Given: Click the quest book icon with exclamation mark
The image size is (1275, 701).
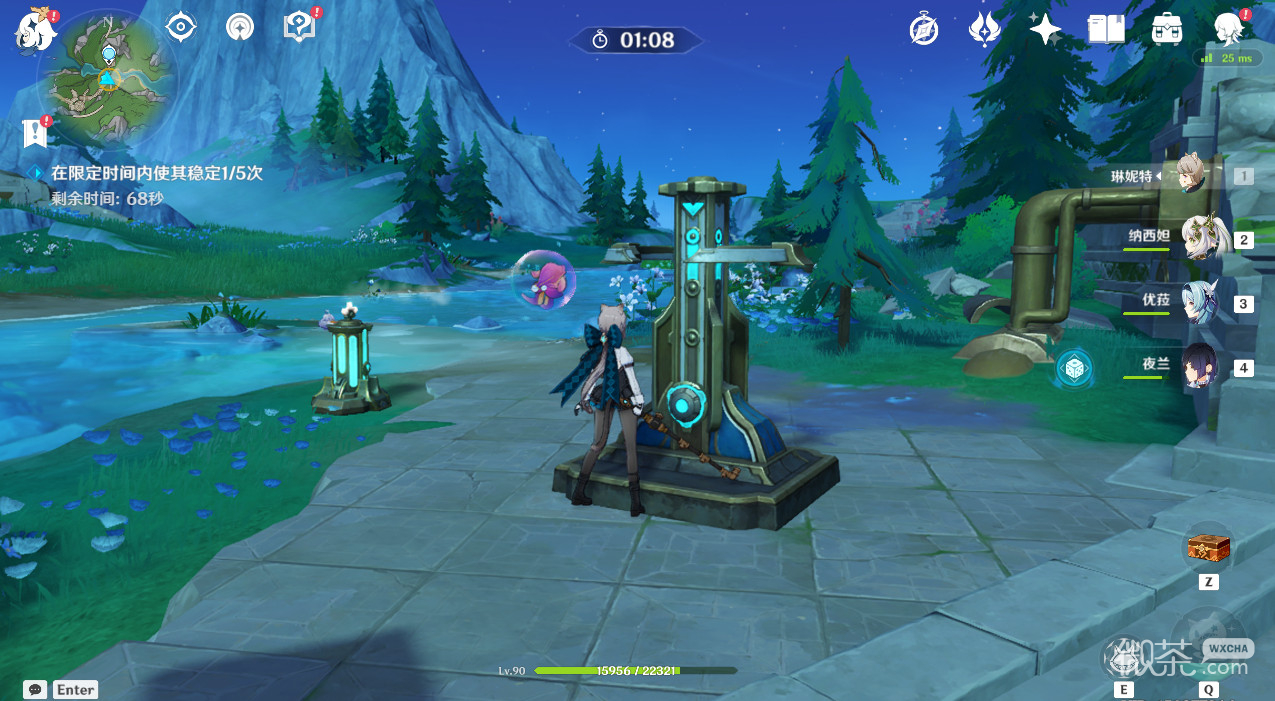Looking at the screenshot, I should (36, 132).
